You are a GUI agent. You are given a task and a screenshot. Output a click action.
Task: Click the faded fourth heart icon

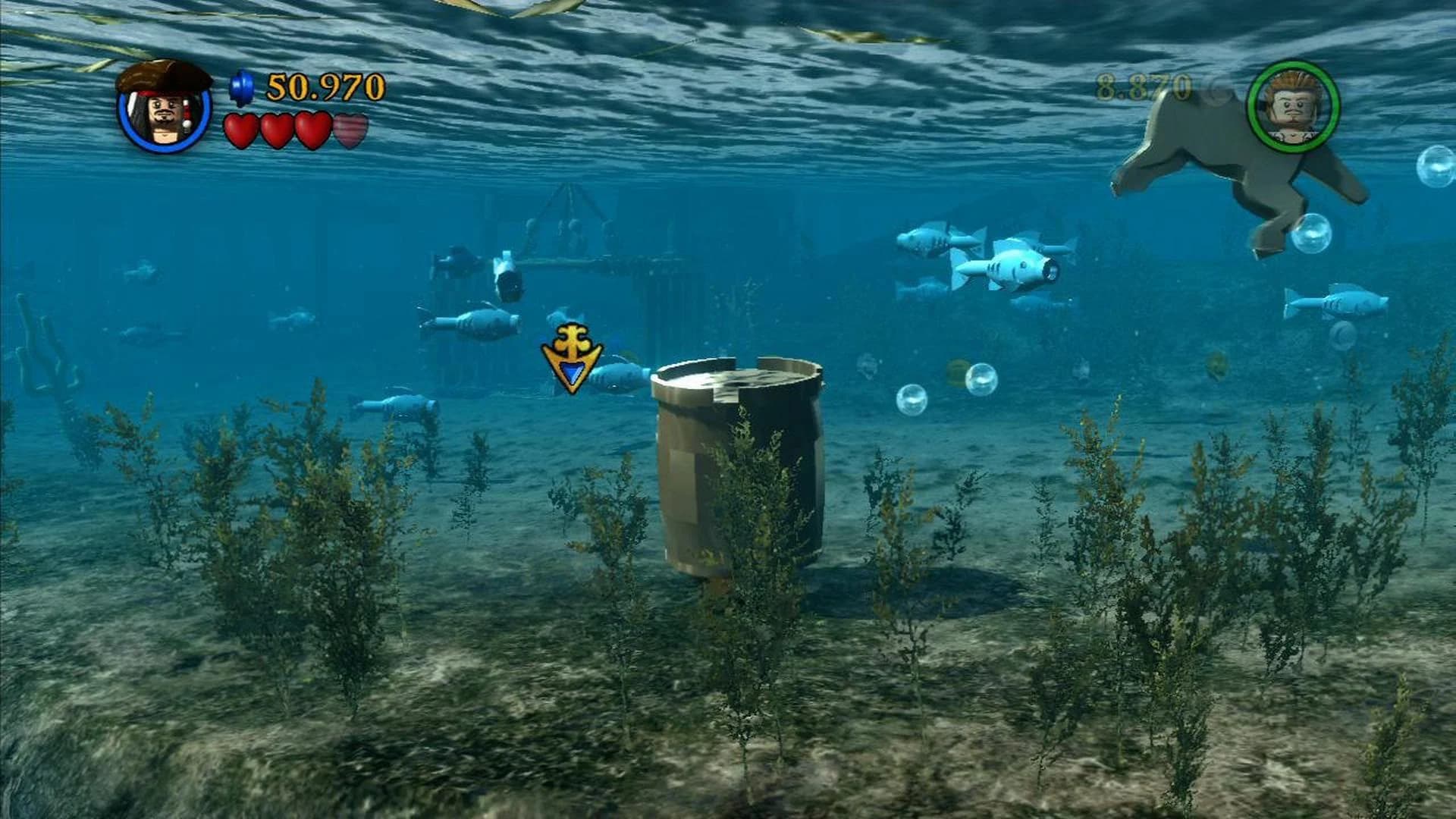pos(350,129)
